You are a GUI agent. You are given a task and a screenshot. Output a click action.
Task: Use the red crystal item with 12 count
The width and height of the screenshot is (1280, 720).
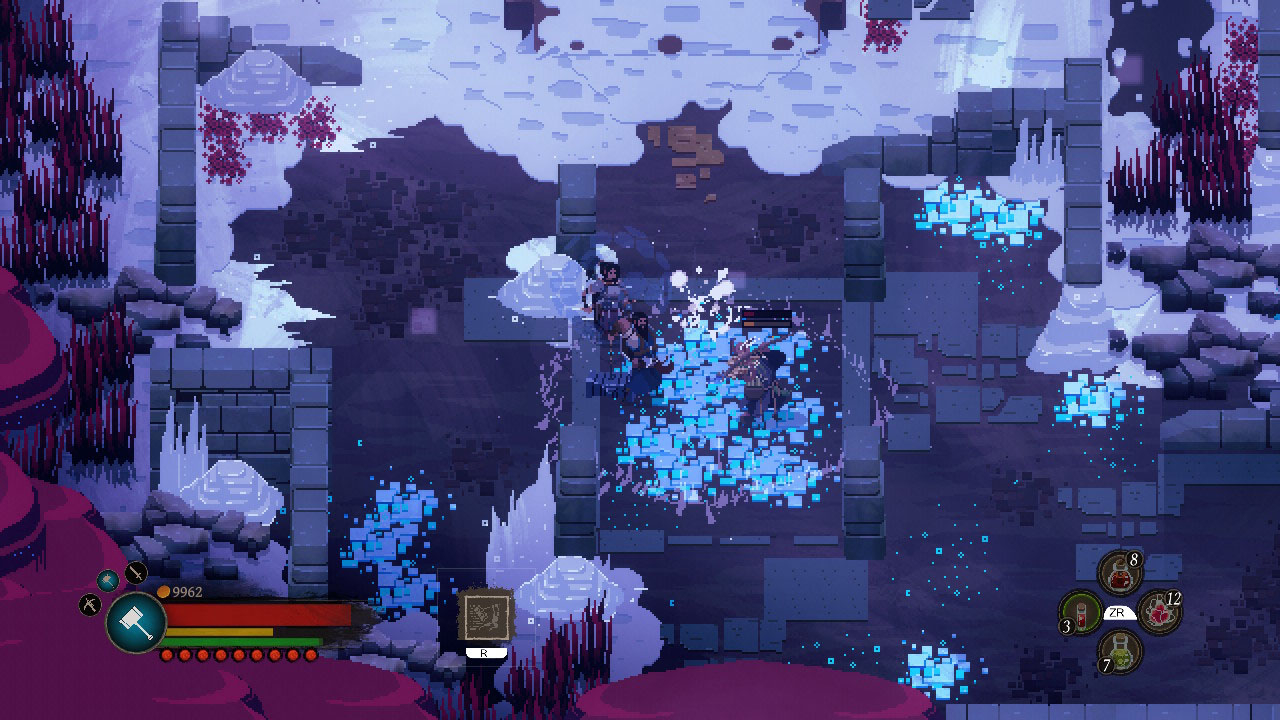1158,612
